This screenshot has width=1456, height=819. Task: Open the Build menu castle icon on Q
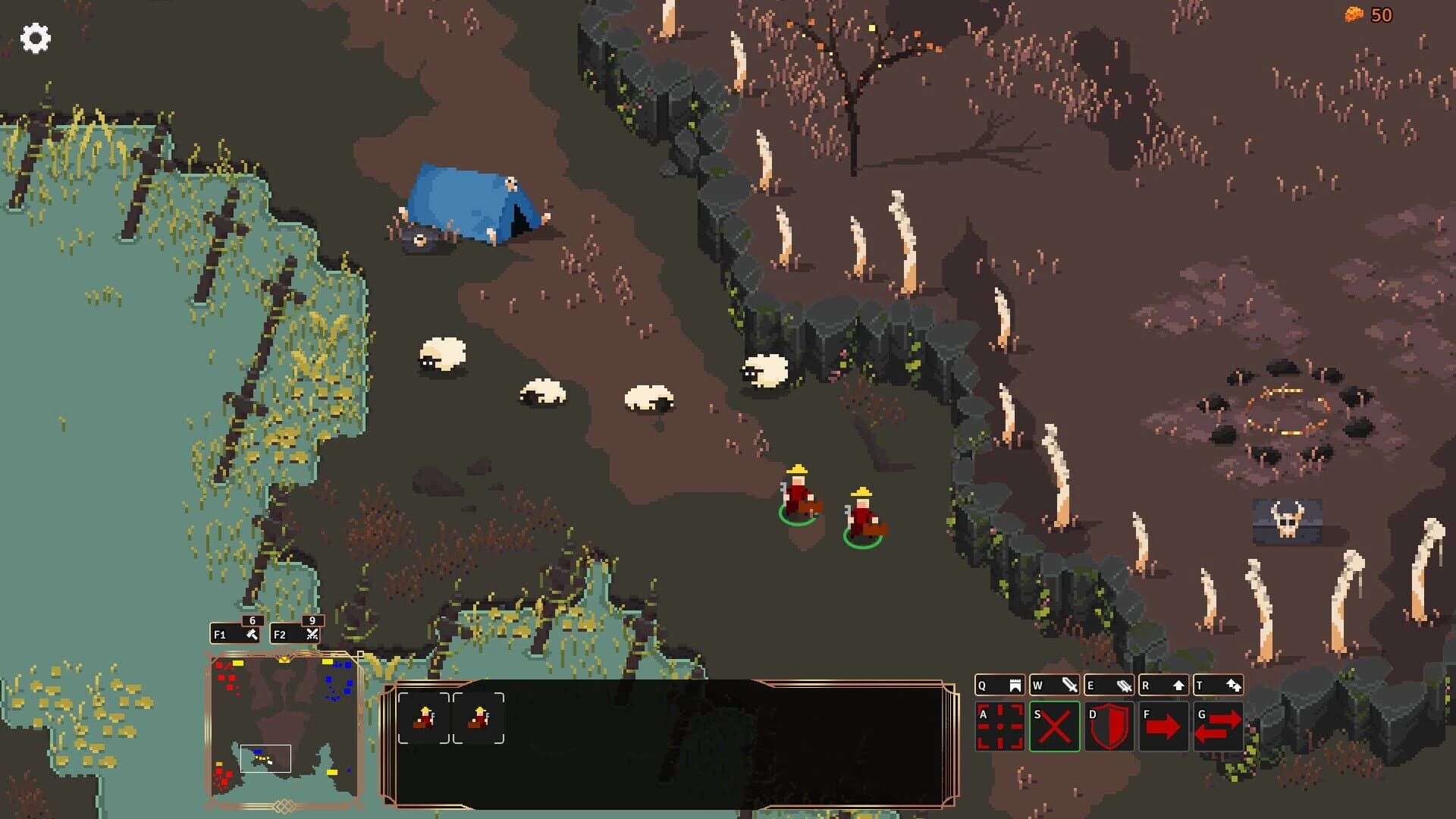(999, 685)
